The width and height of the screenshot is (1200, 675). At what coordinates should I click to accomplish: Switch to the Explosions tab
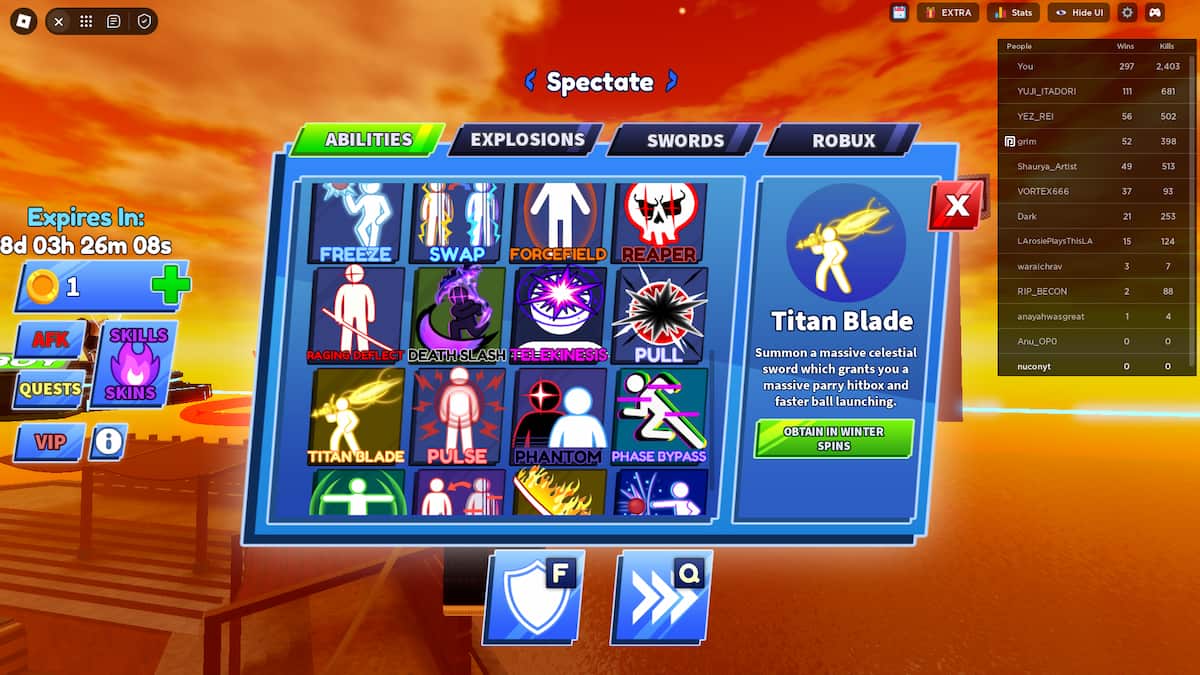coord(526,140)
